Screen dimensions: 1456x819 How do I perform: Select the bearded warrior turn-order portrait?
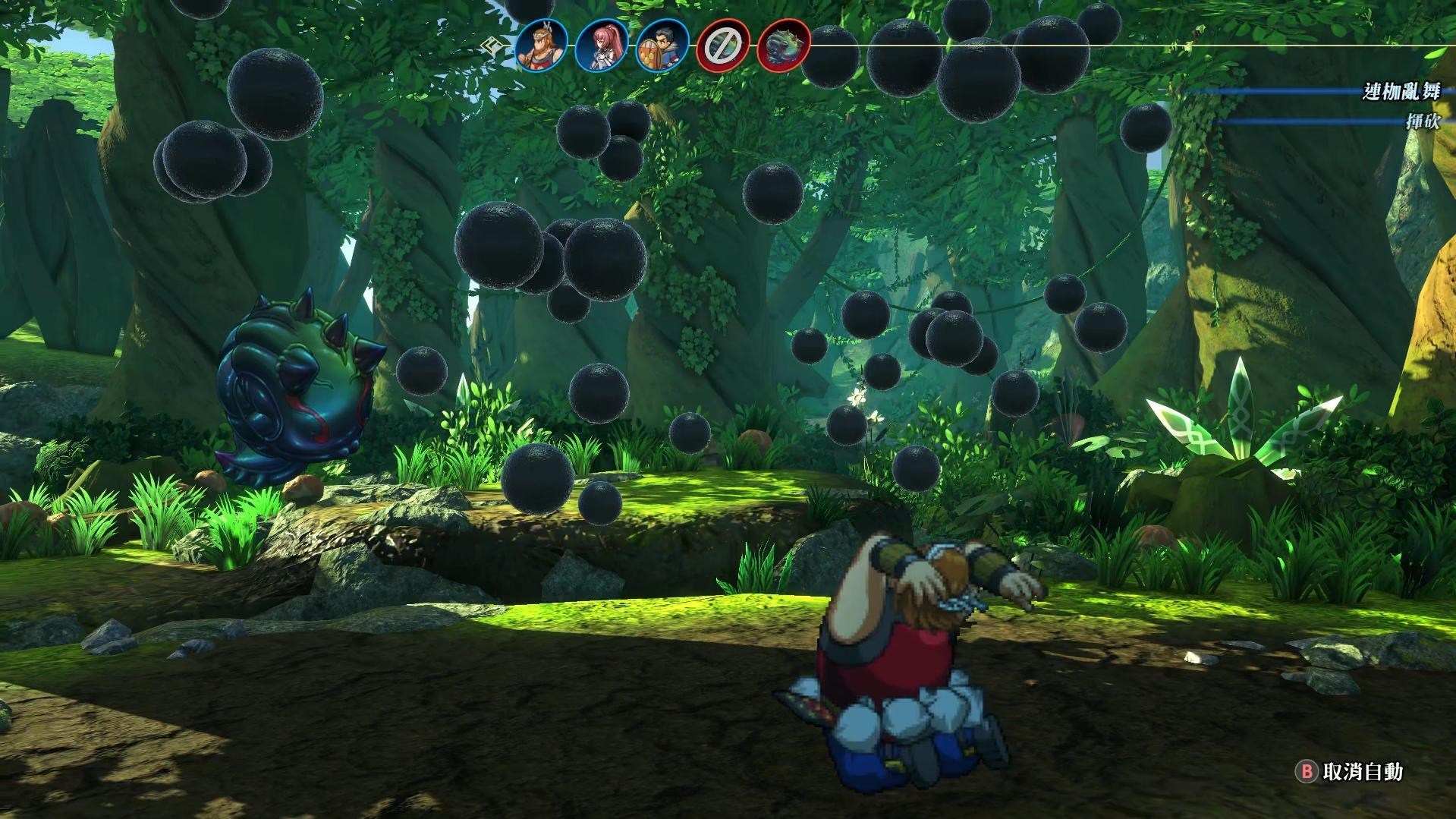tap(542, 46)
